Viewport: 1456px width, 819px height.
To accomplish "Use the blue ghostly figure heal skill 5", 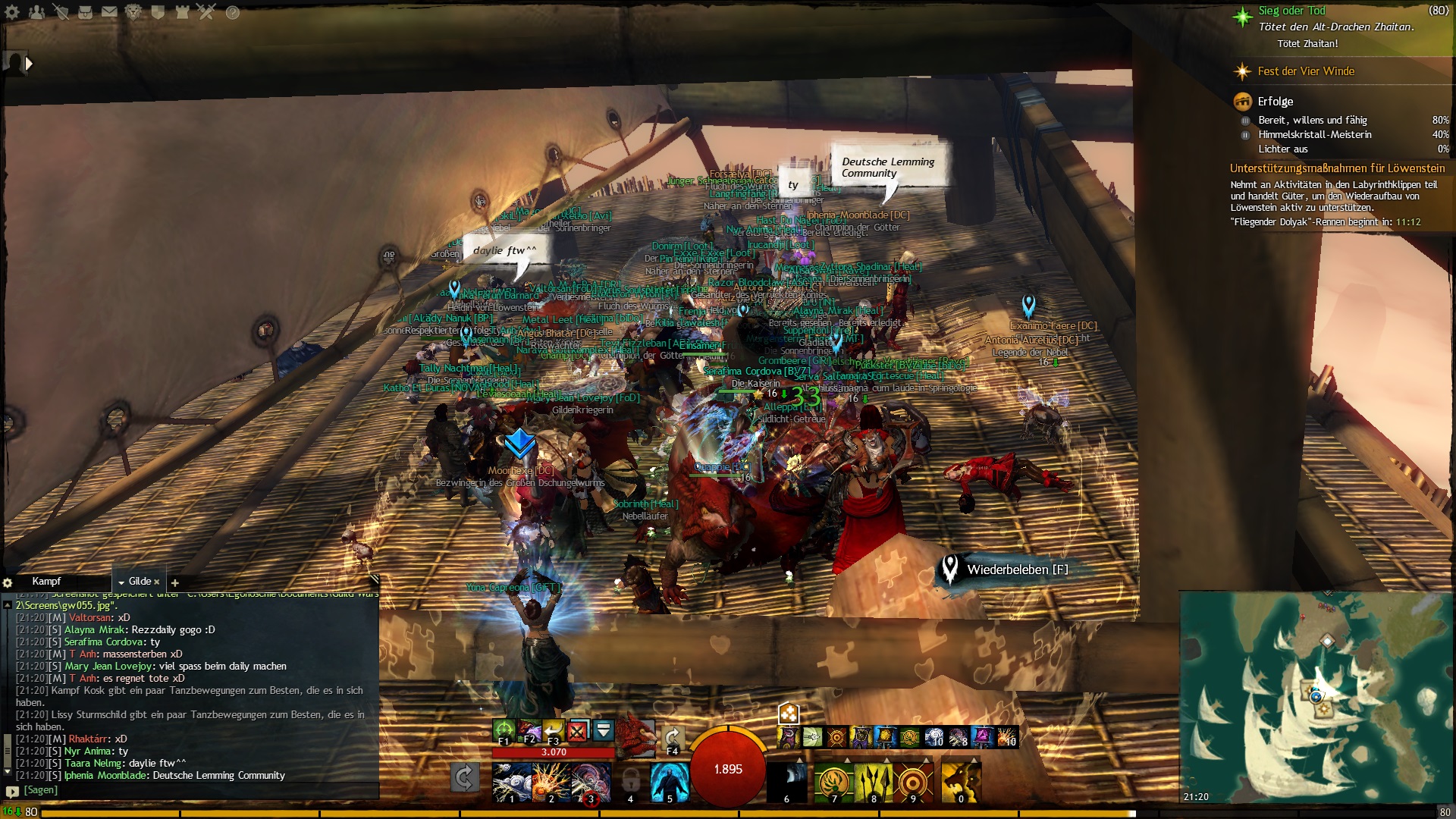I will 670,782.
